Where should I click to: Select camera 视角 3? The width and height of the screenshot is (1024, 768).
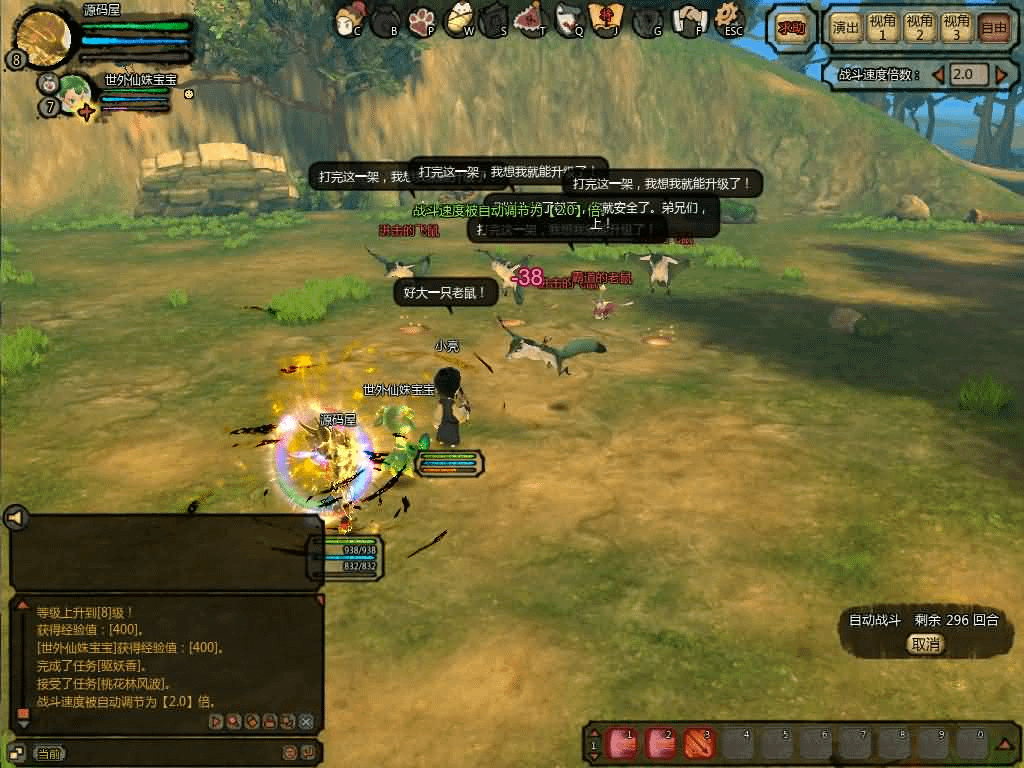956,28
